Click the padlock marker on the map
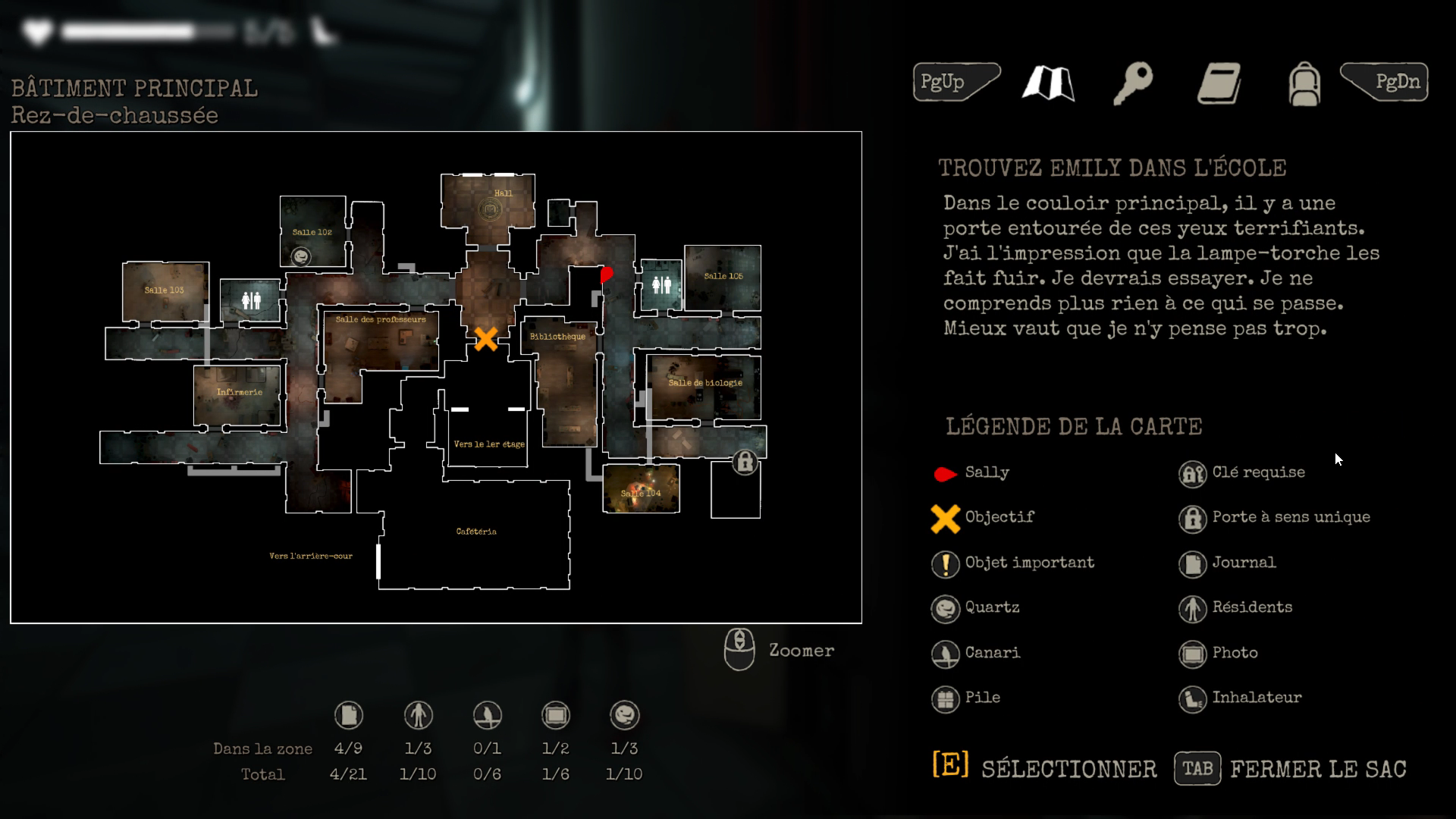This screenshot has height=819, width=1456. point(745,462)
